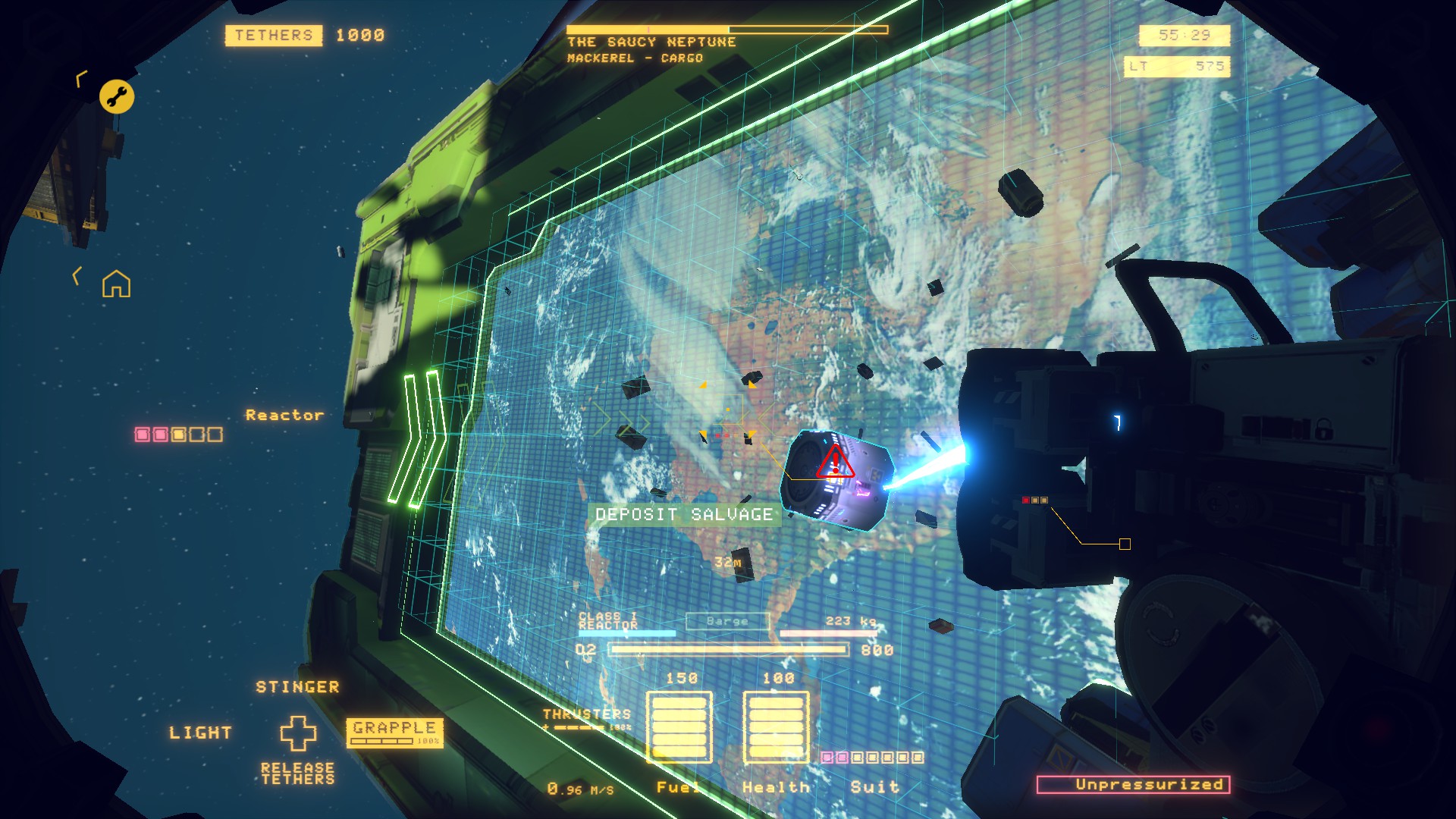Select the home marker icon
Screen dimensions: 1456x819
[x=116, y=284]
